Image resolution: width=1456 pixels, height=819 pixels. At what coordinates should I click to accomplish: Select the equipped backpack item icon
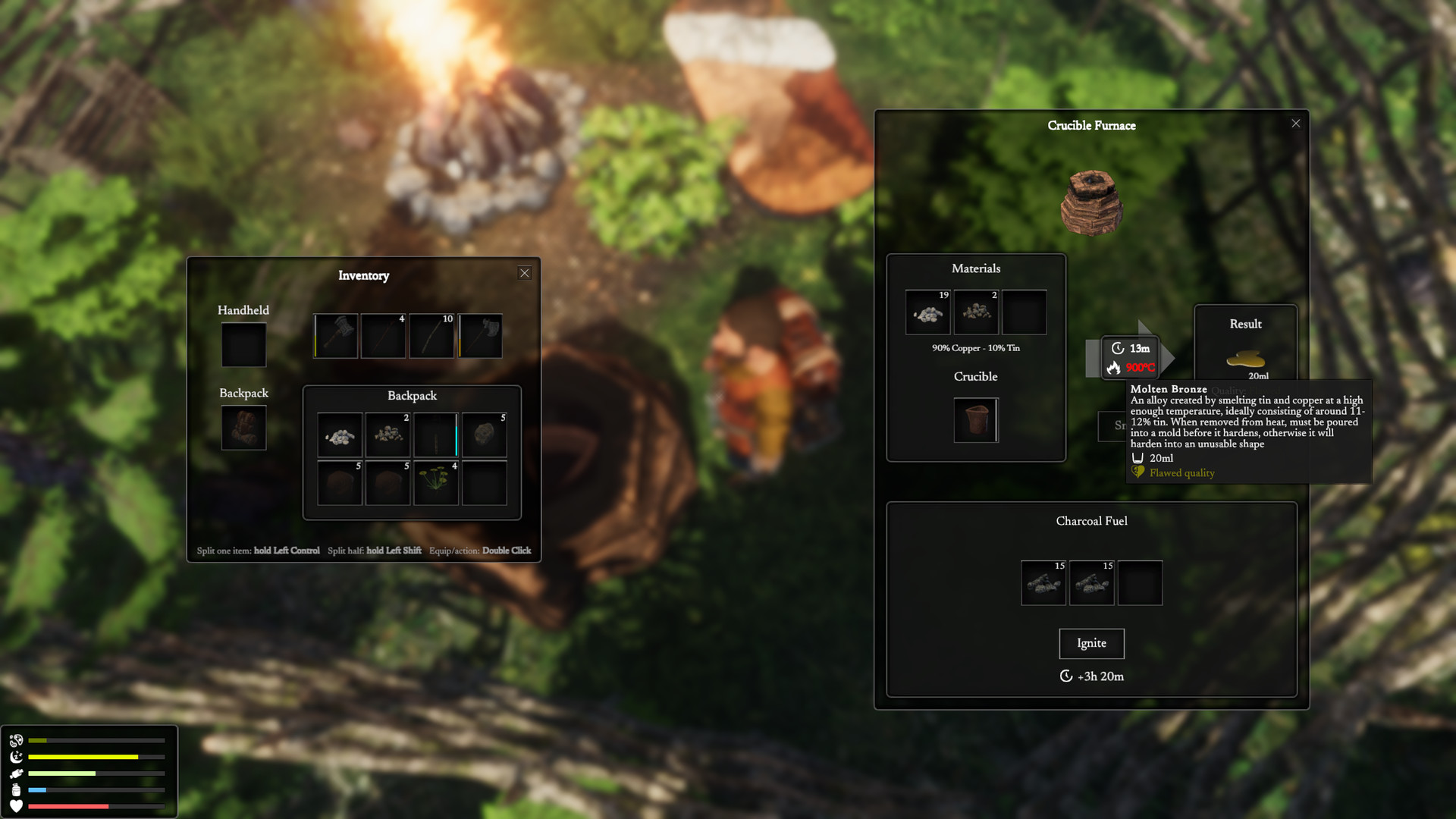pos(243,427)
